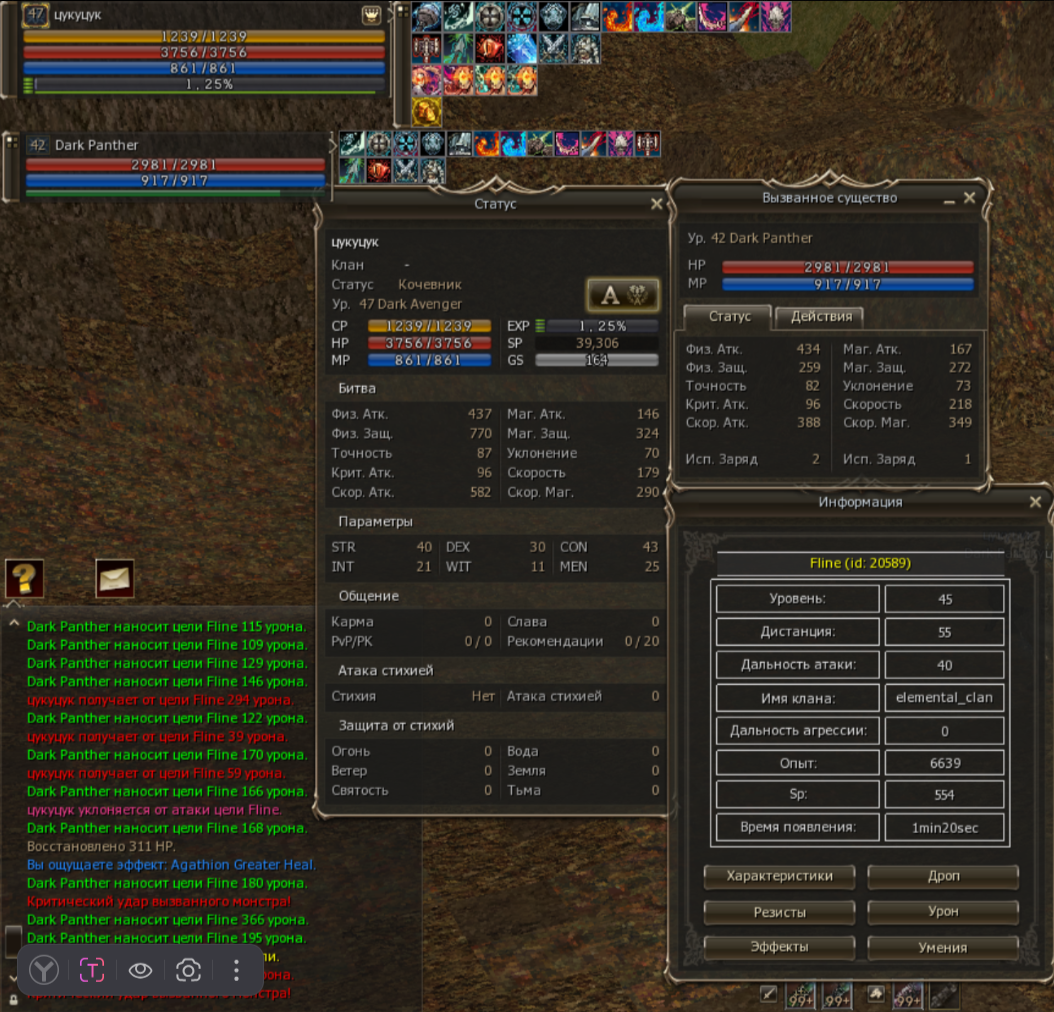Show the Дроп list
The width and height of the screenshot is (1054, 1012).
[x=943, y=876]
